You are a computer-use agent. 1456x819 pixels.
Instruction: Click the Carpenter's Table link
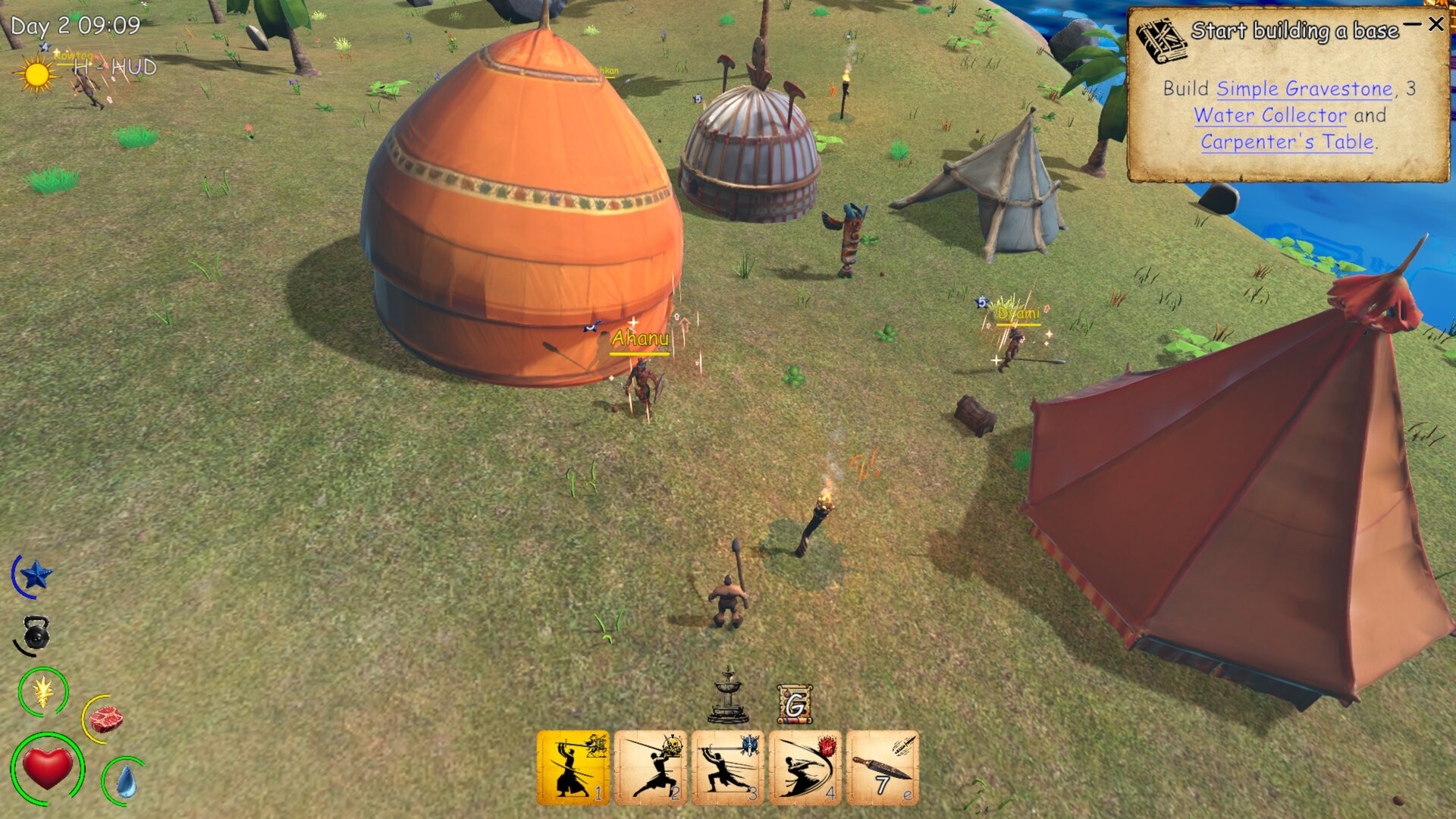coord(1287,142)
